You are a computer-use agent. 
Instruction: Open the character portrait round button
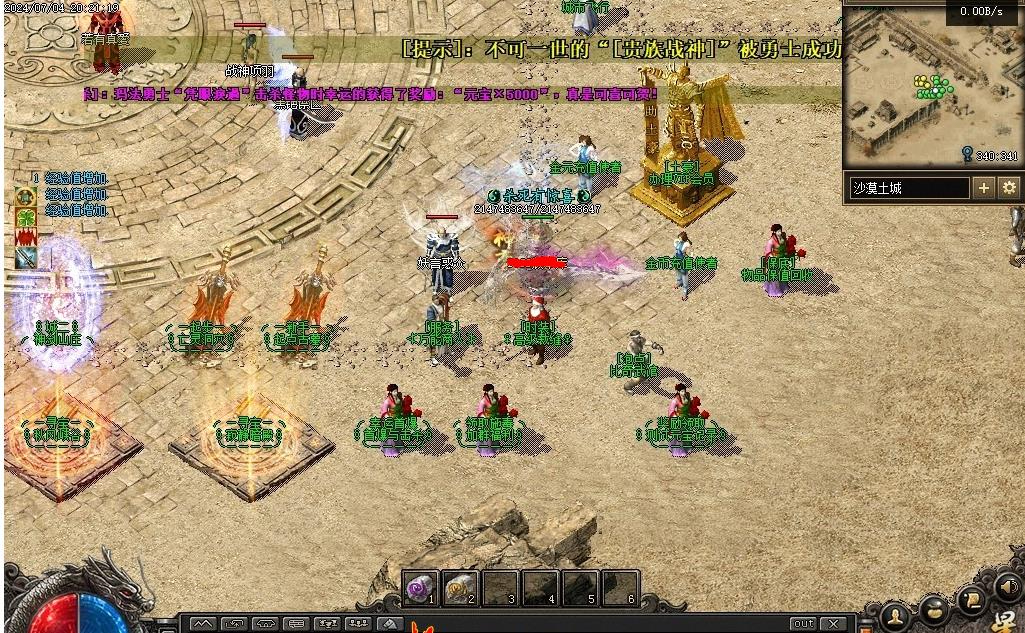click(897, 613)
